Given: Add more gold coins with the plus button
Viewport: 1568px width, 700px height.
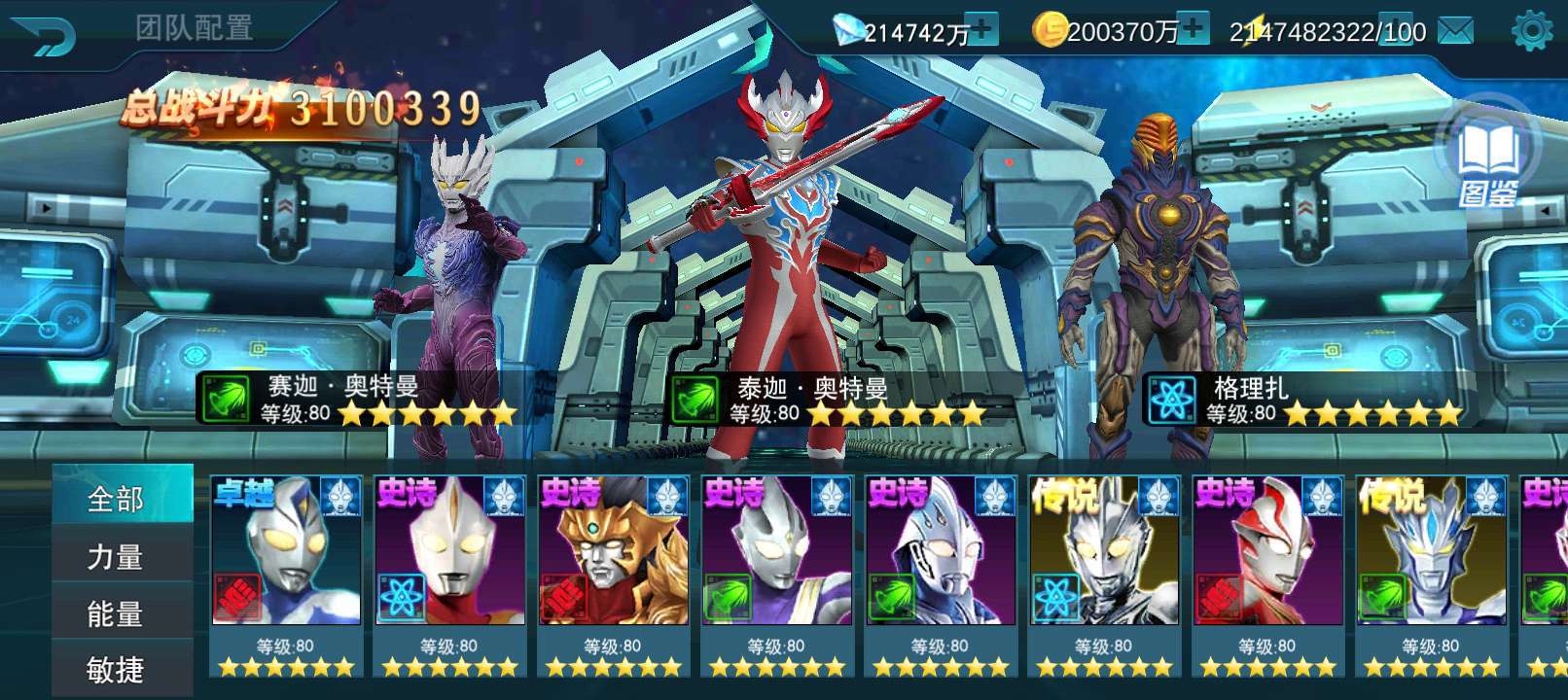Looking at the screenshot, I should click(1193, 29).
